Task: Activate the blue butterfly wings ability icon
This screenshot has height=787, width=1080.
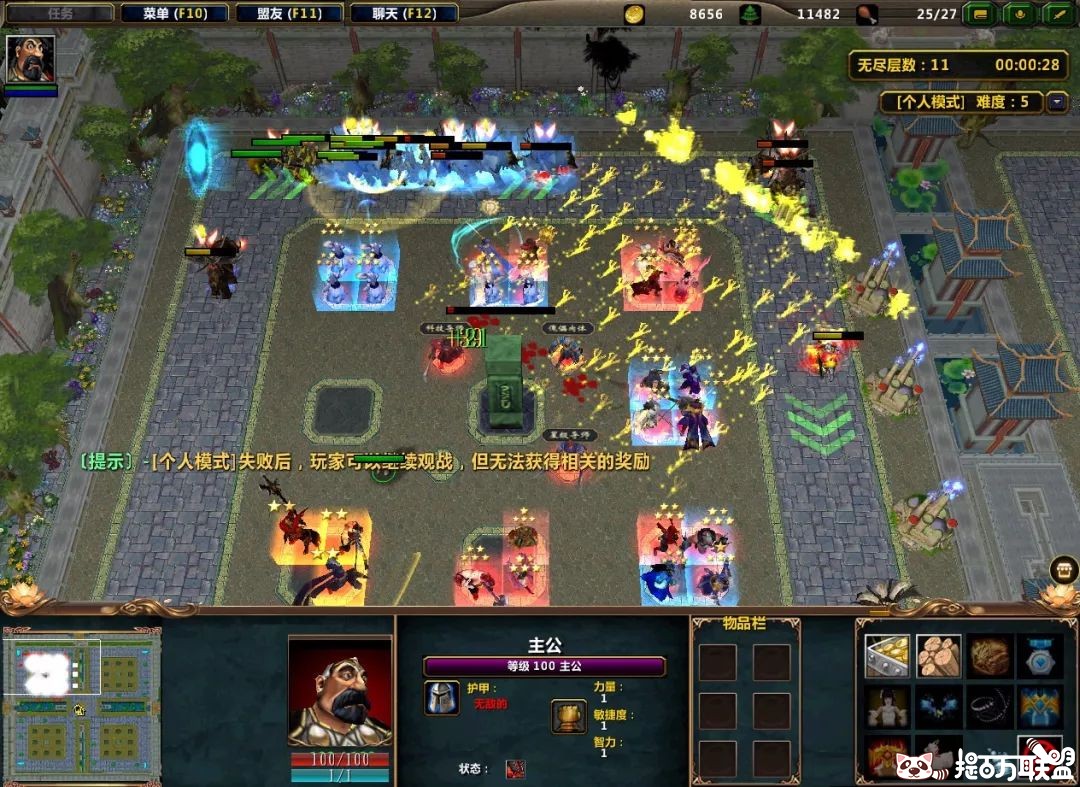Action: click(x=938, y=707)
